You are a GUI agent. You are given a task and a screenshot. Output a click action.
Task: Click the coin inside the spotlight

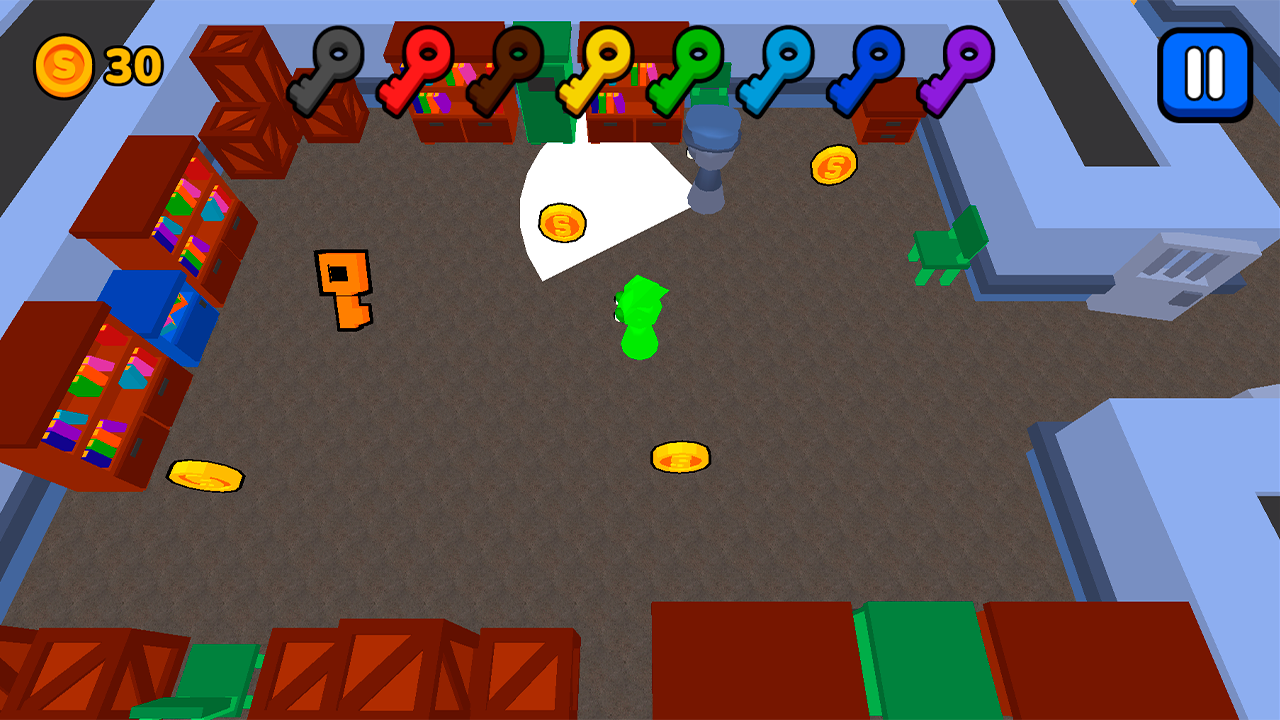tap(562, 225)
